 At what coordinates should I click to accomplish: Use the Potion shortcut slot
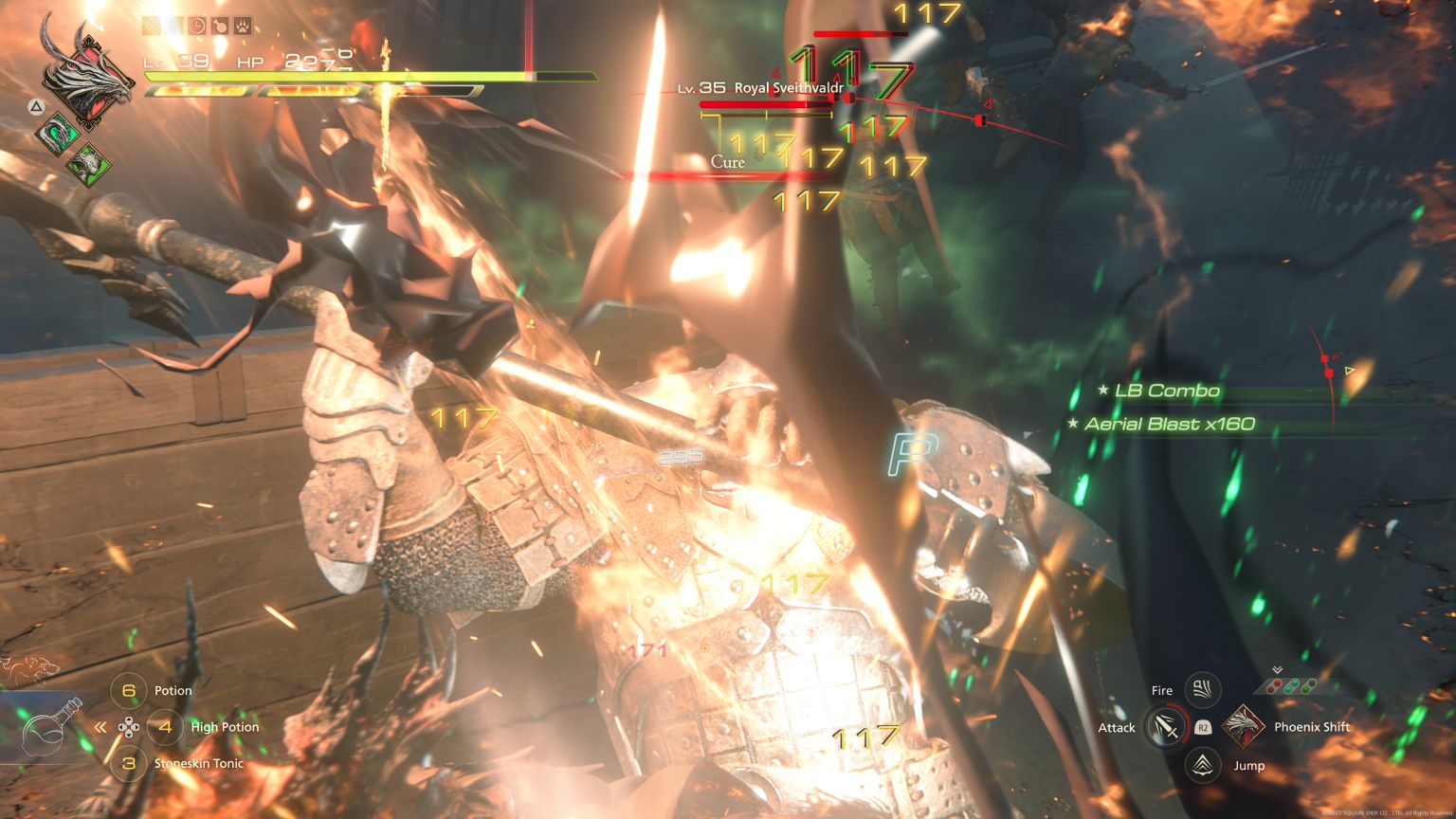pyautogui.click(x=130, y=691)
